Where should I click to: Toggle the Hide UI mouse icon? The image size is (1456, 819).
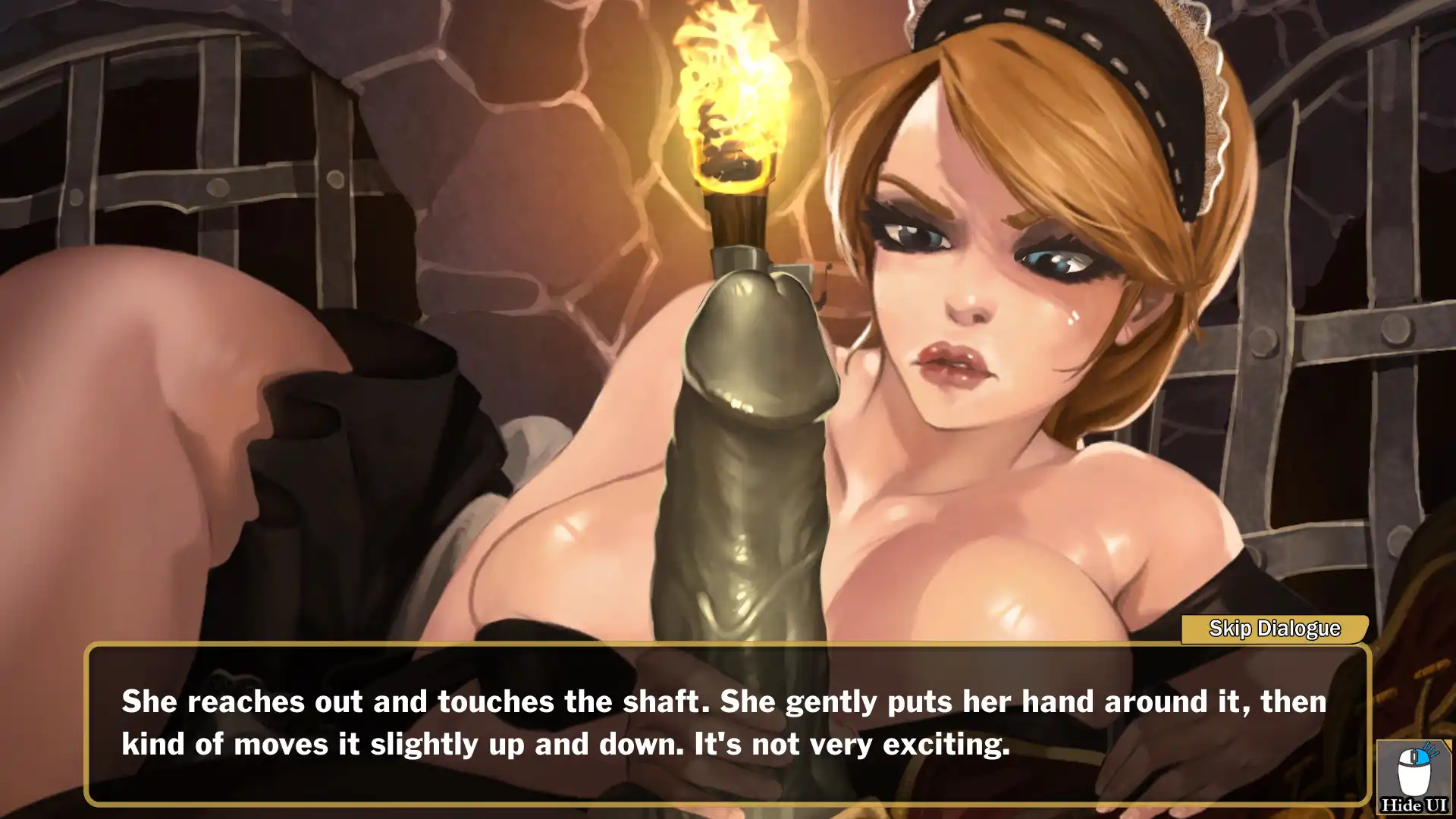pos(1414,778)
